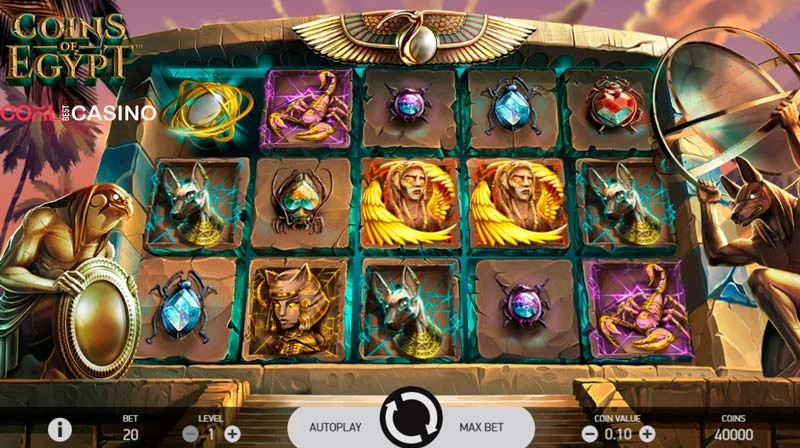Decrease the bet level with minus
This screenshot has width=800, height=448.
click(191, 434)
